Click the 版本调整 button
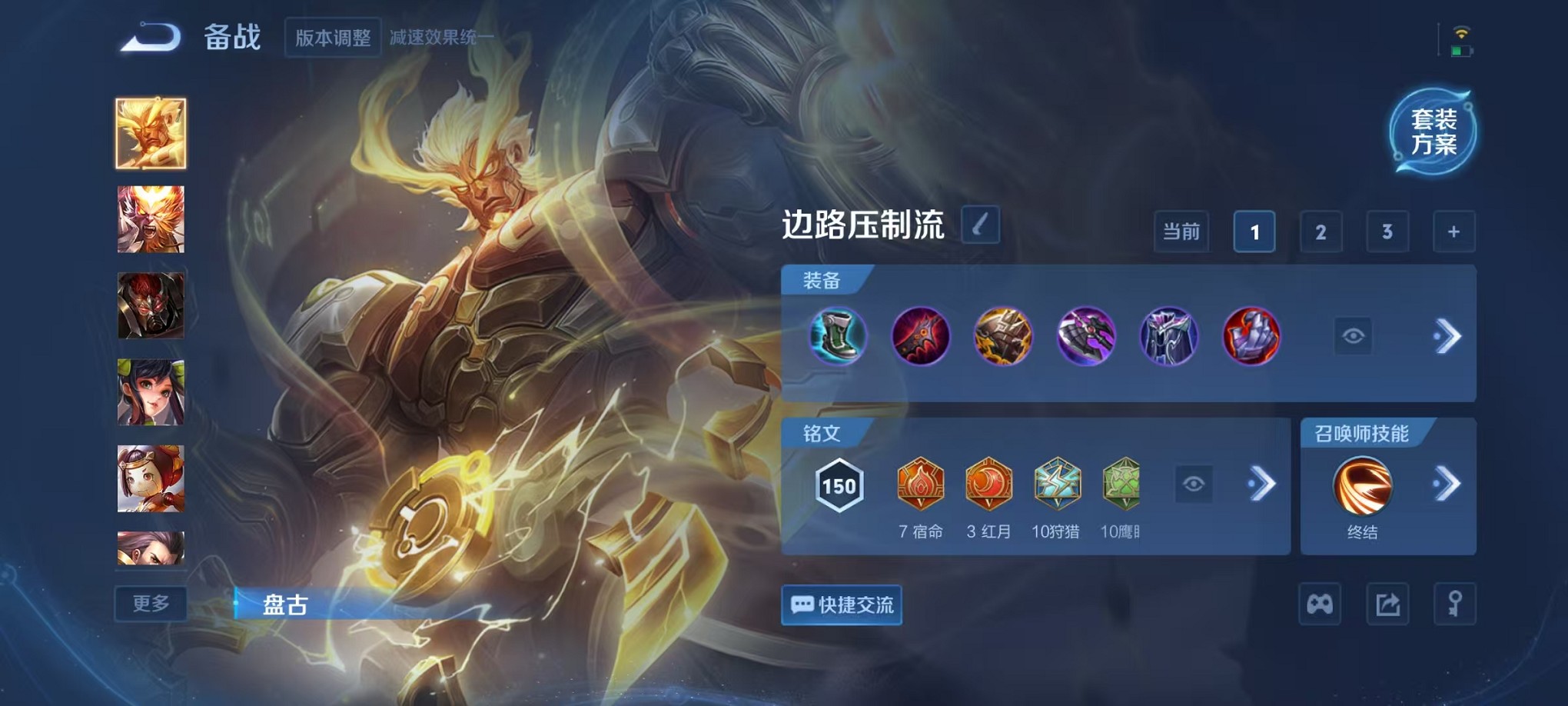This screenshot has width=1568, height=706. coord(334,37)
